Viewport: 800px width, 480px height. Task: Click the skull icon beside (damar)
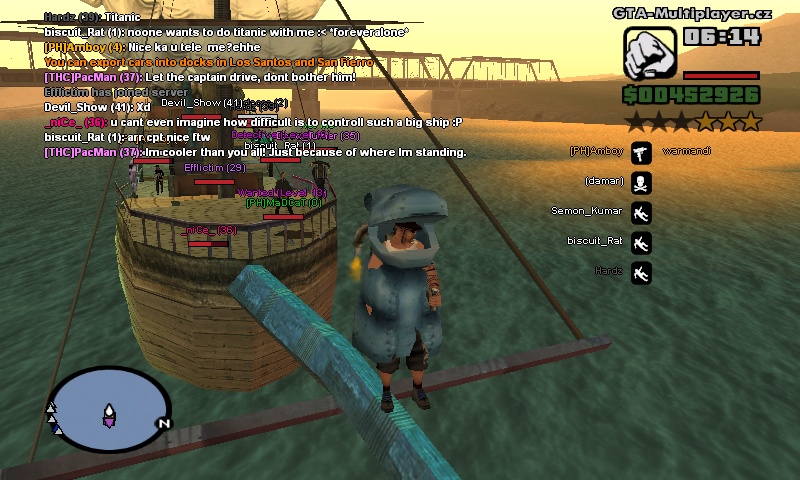click(642, 182)
